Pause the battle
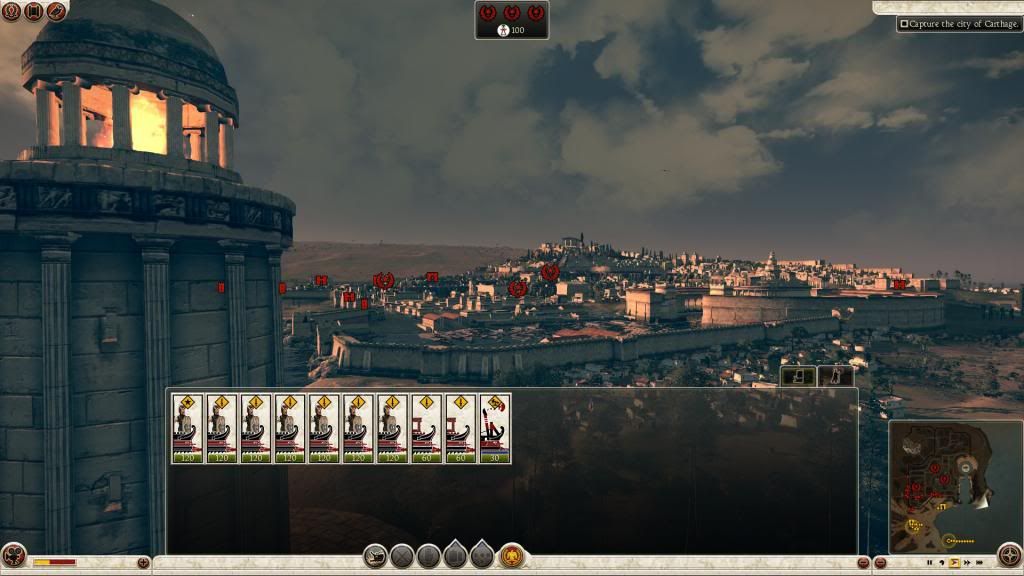The image size is (1024, 576). tap(929, 563)
